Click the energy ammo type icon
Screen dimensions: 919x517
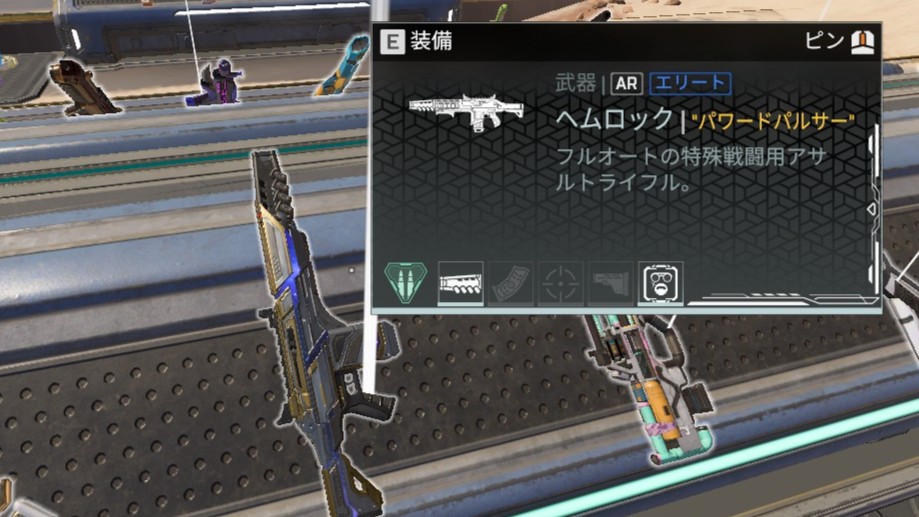pos(407,282)
